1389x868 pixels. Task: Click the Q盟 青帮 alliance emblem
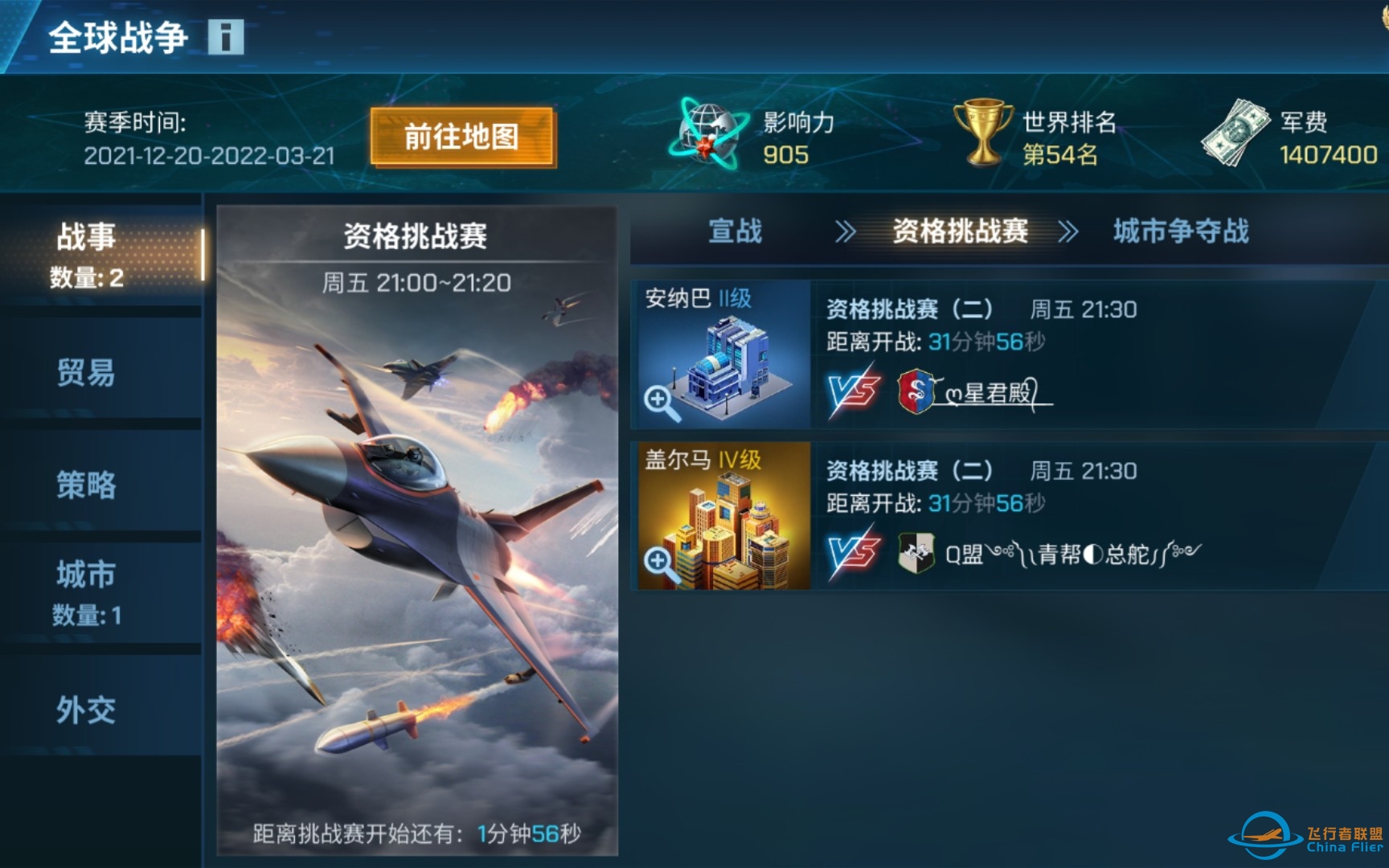pyautogui.click(x=916, y=554)
